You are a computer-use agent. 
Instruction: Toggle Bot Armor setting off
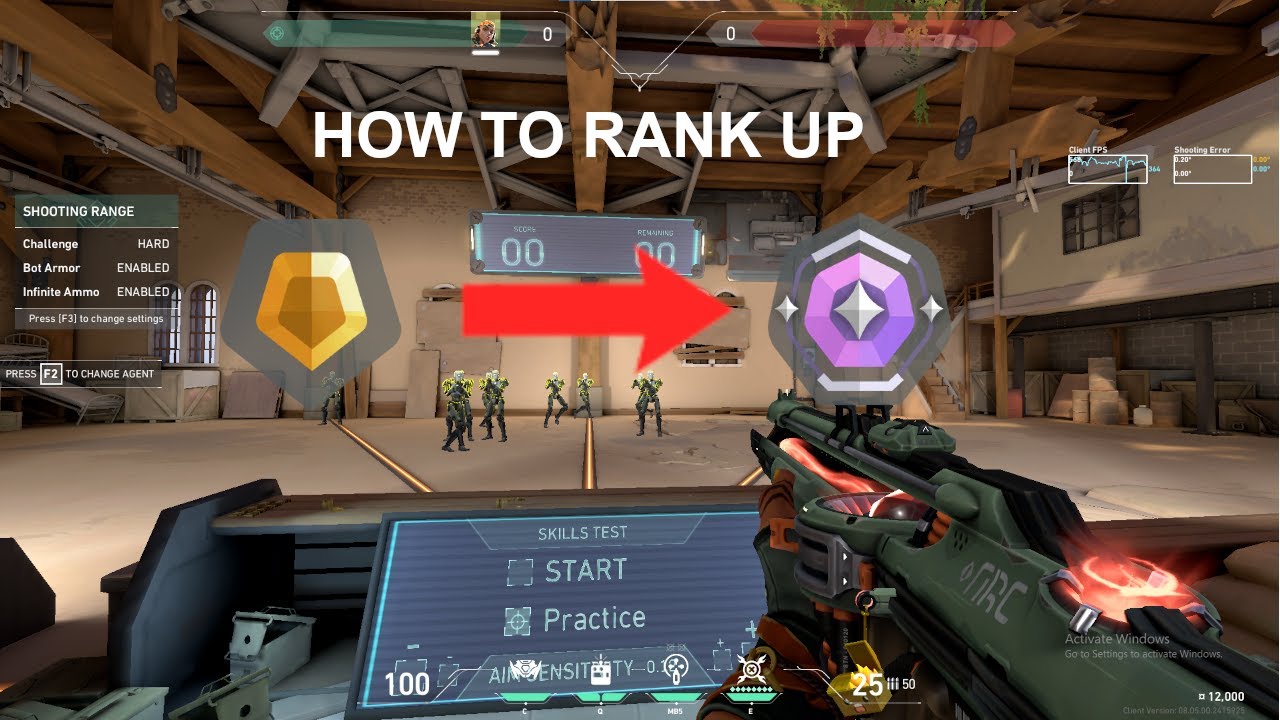142,267
